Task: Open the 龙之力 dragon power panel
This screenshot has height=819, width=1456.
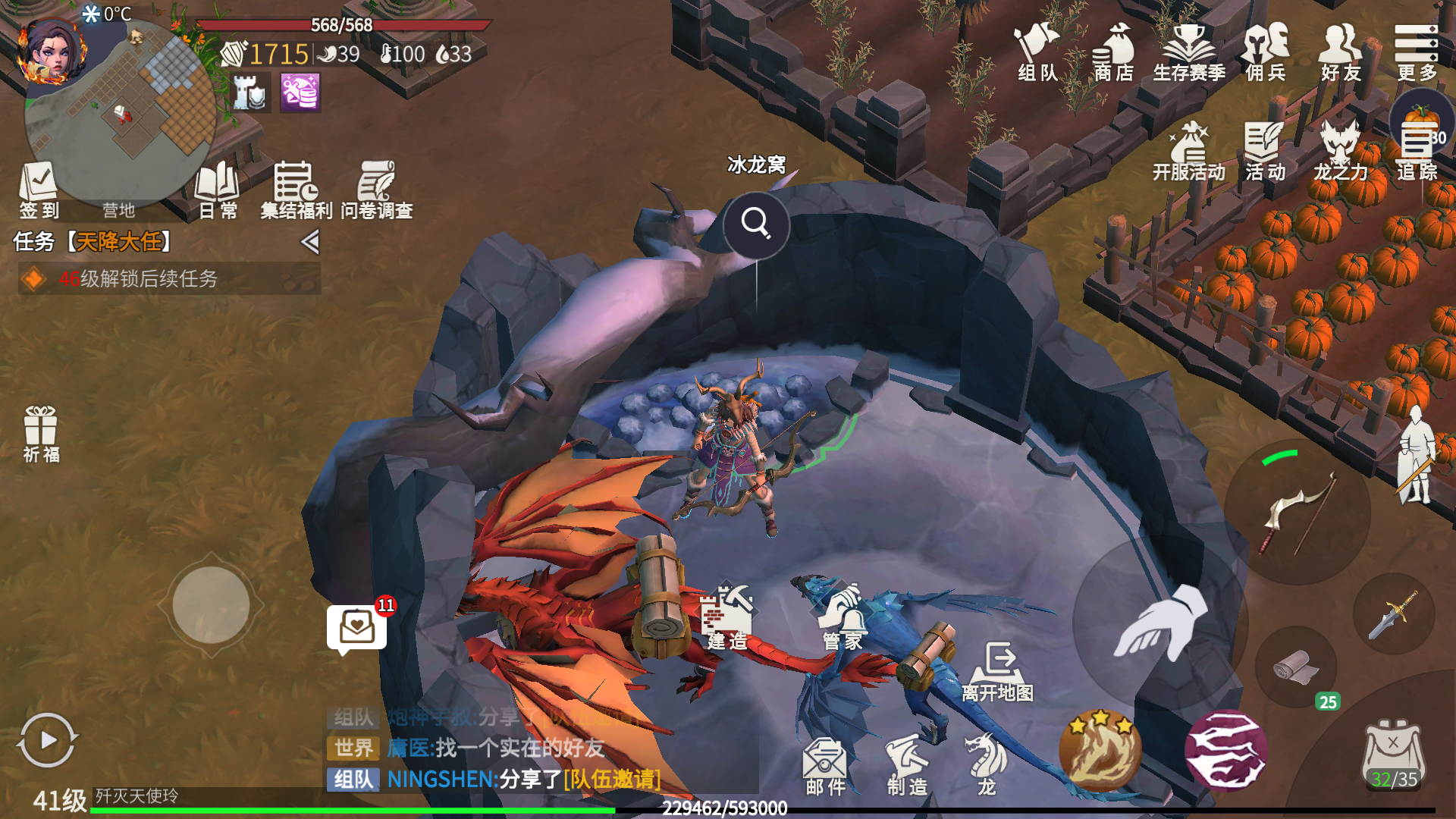Action: tap(1340, 152)
